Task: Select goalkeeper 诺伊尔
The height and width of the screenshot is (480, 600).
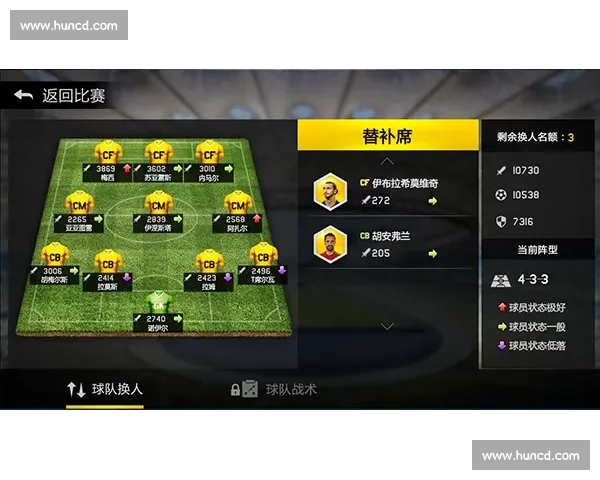Action: click(x=158, y=308)
